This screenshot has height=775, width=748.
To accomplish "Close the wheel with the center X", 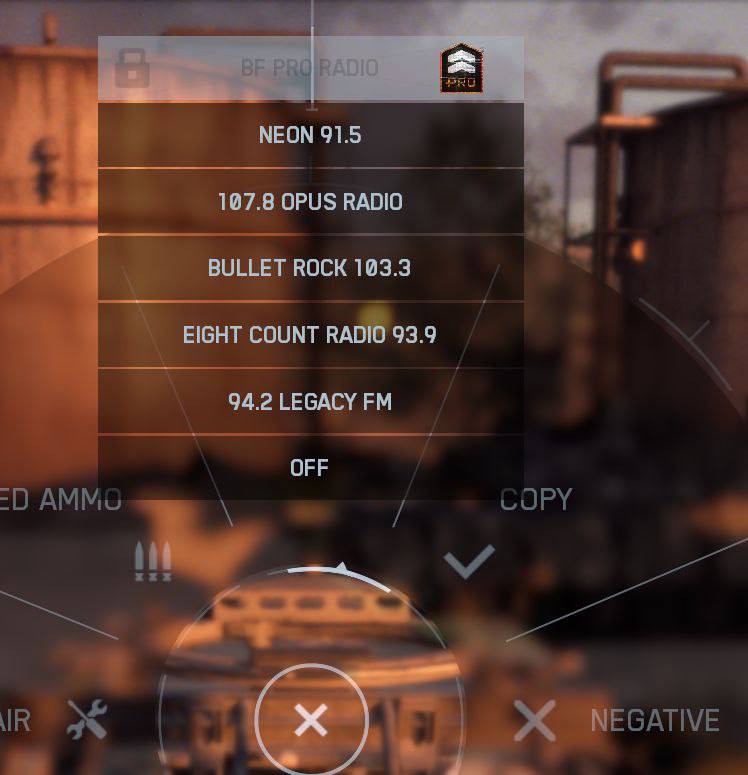I will tap(311, 720).
